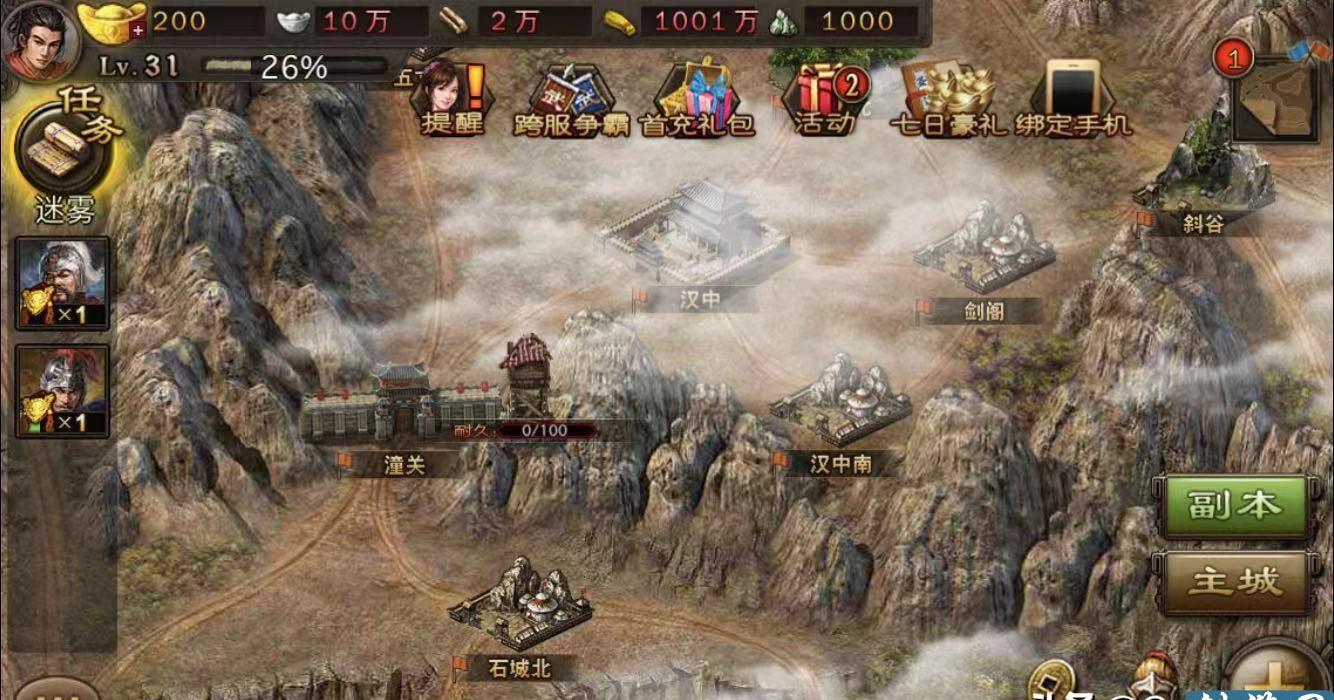Choose the 石城北 camp marker
The width and height of the screenshot is (1334, 700).
pyautogui.click(x=520, y=605)
